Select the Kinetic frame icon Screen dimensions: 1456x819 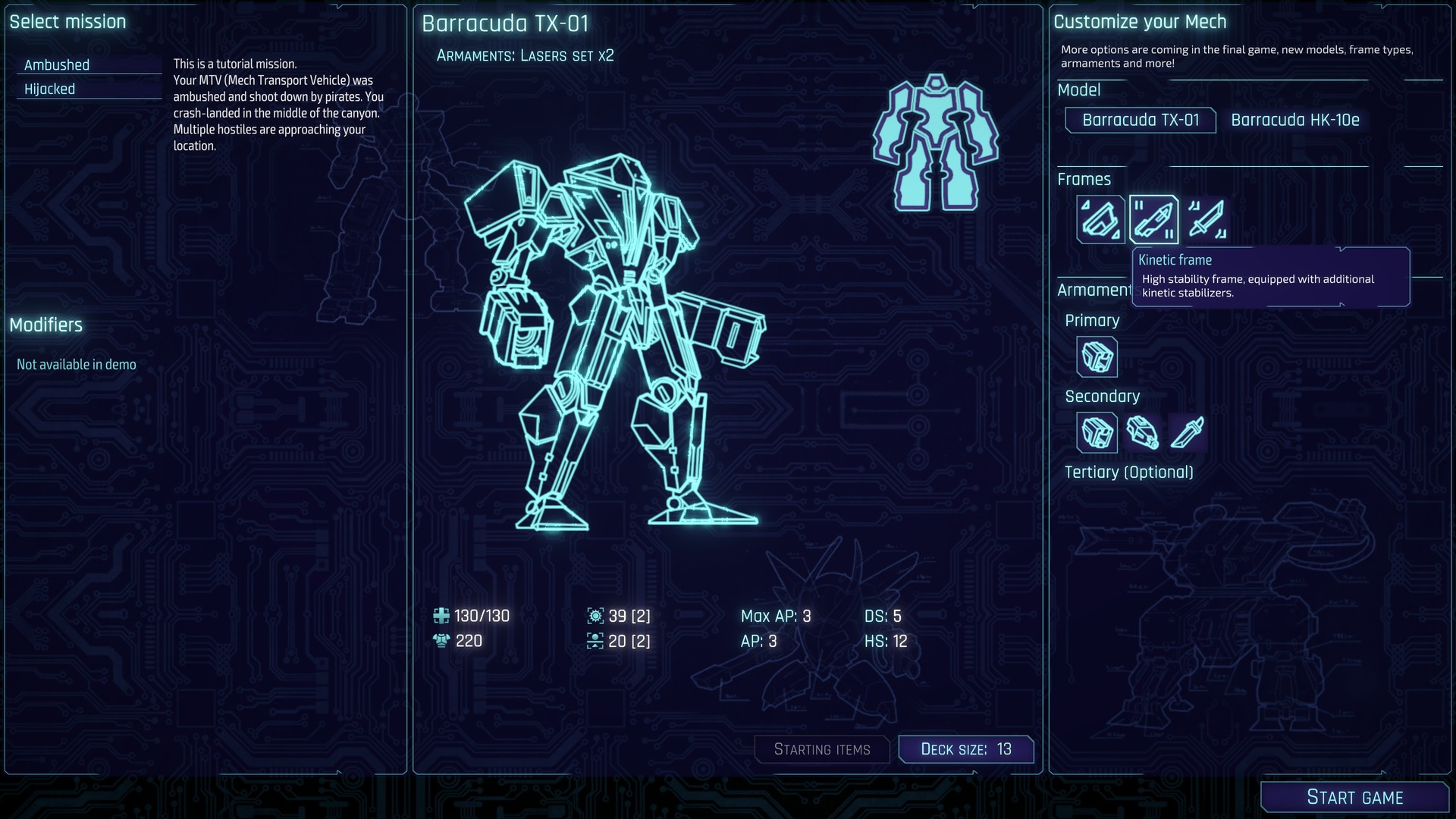[x=1153, y=221]
